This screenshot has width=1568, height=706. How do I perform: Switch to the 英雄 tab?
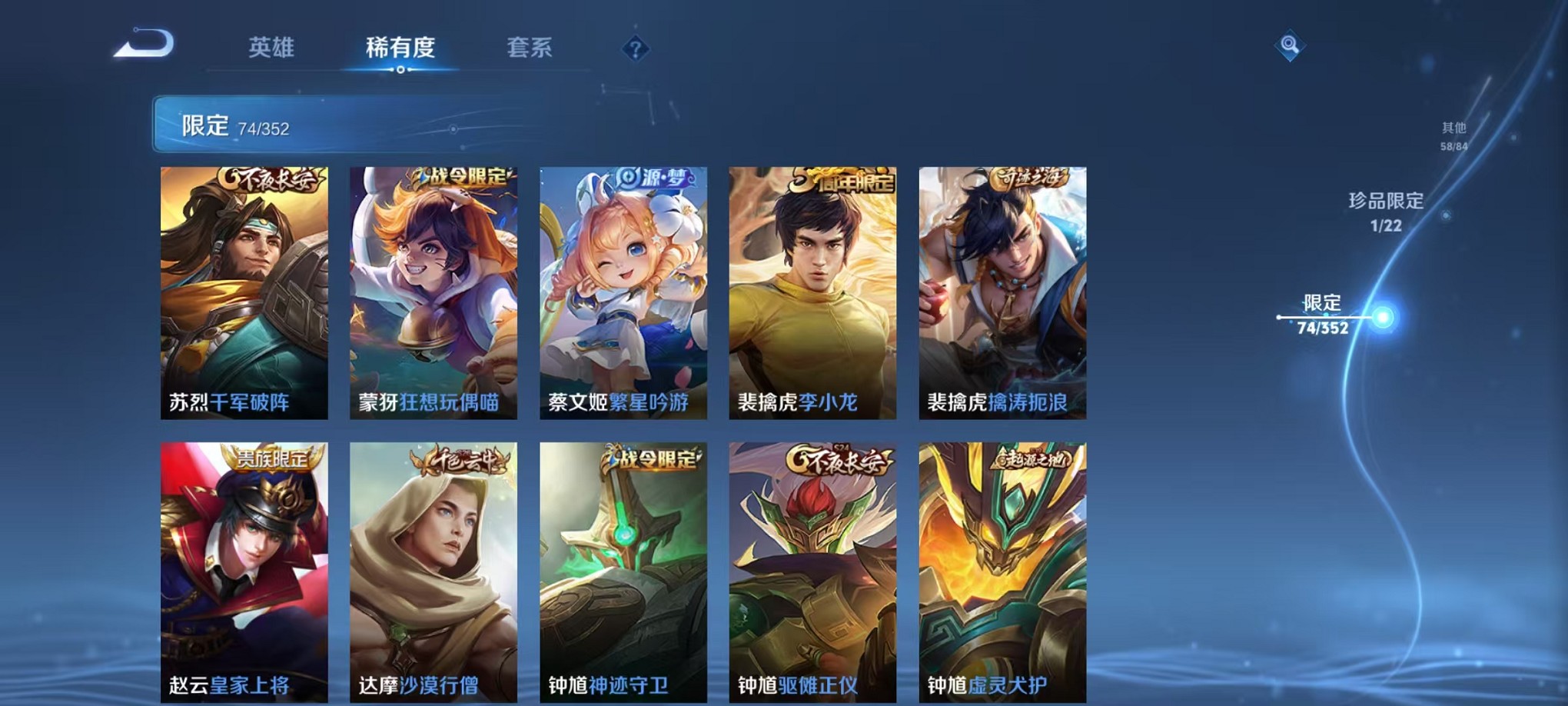coord(271,48)
